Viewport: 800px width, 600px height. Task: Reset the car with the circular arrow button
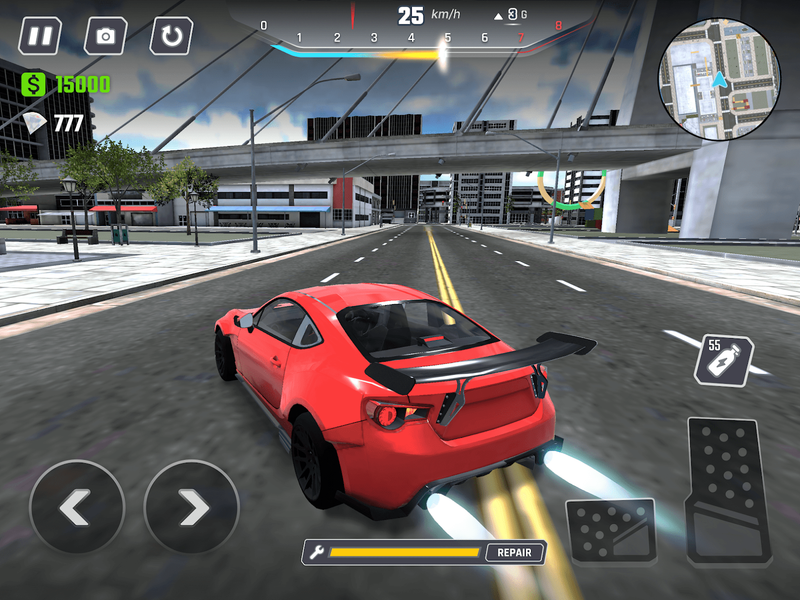coord(171,37)
